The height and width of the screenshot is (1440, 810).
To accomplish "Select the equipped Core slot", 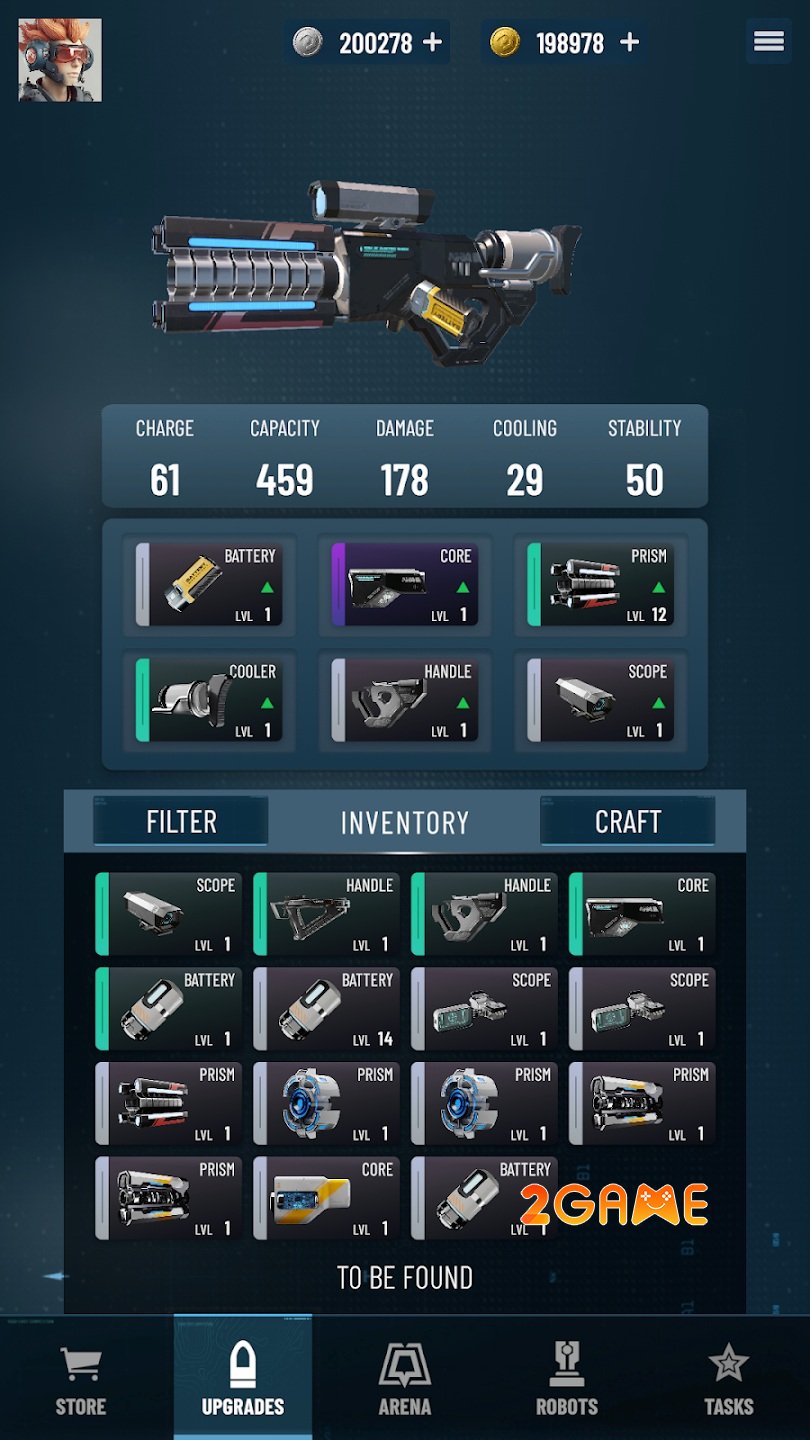I will coord(405,585).
